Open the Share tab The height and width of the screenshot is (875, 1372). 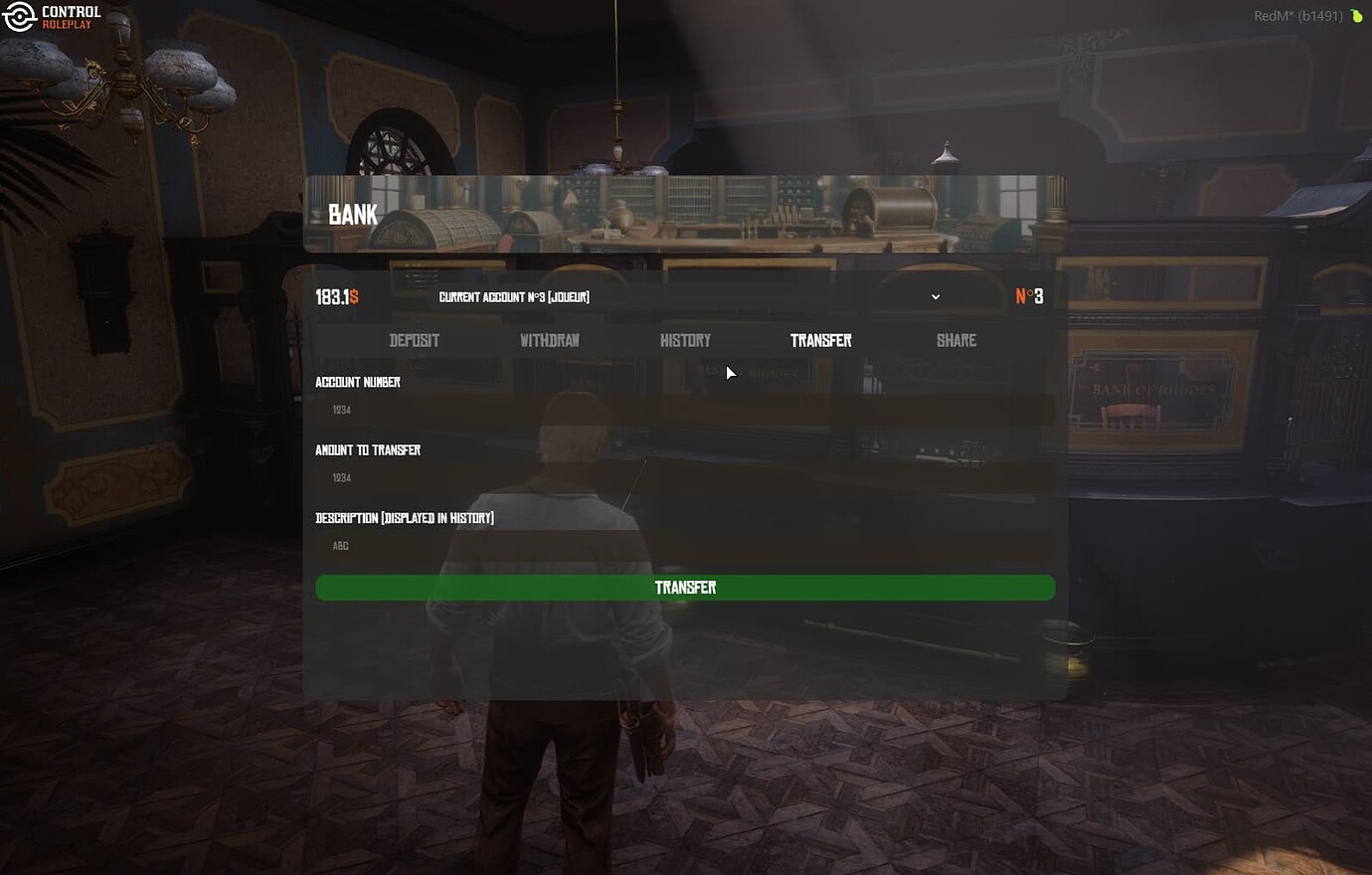[x=956, y=340]
